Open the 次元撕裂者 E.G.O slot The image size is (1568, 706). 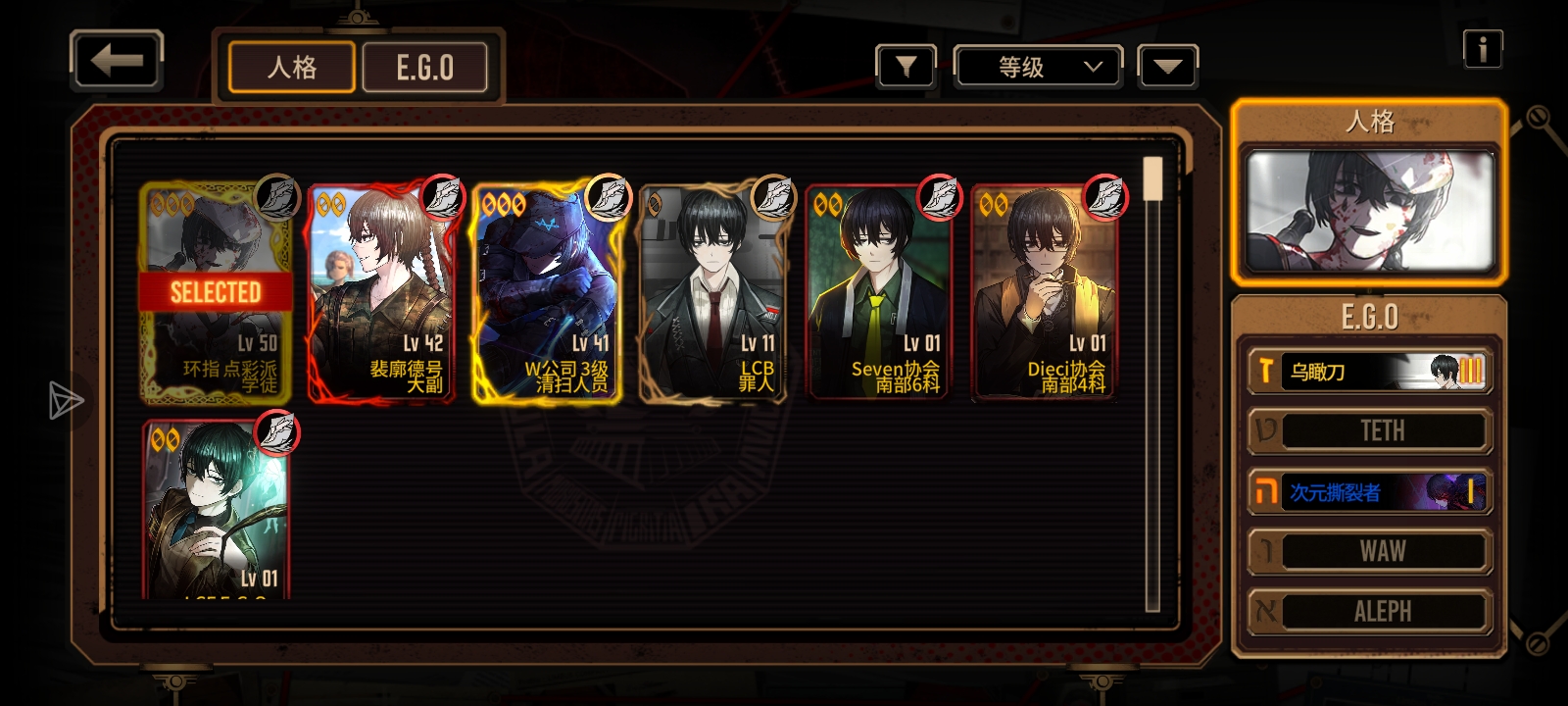point(1369,491)
